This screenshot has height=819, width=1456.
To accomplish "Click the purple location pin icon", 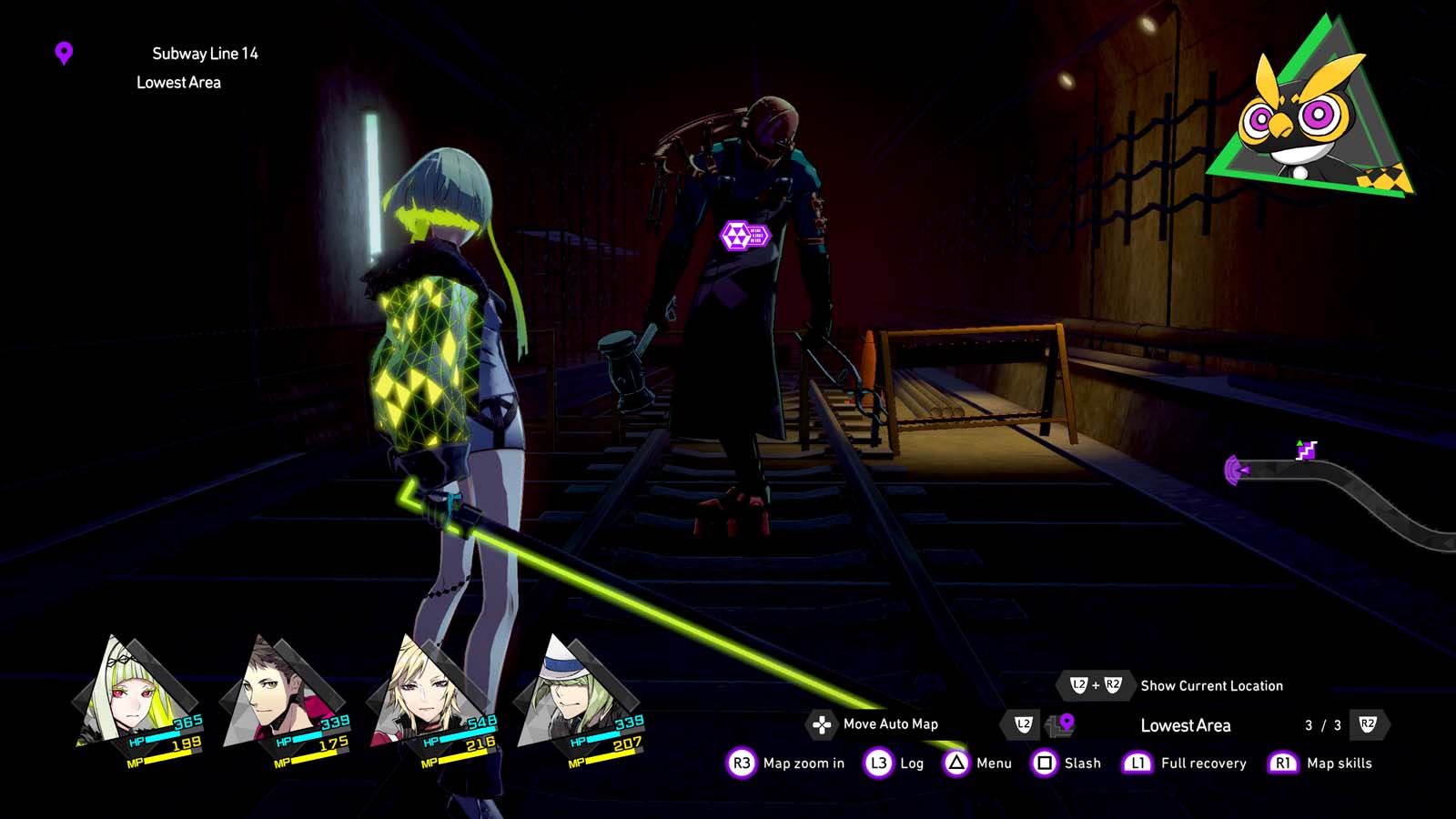I will [x=62, y=55].
